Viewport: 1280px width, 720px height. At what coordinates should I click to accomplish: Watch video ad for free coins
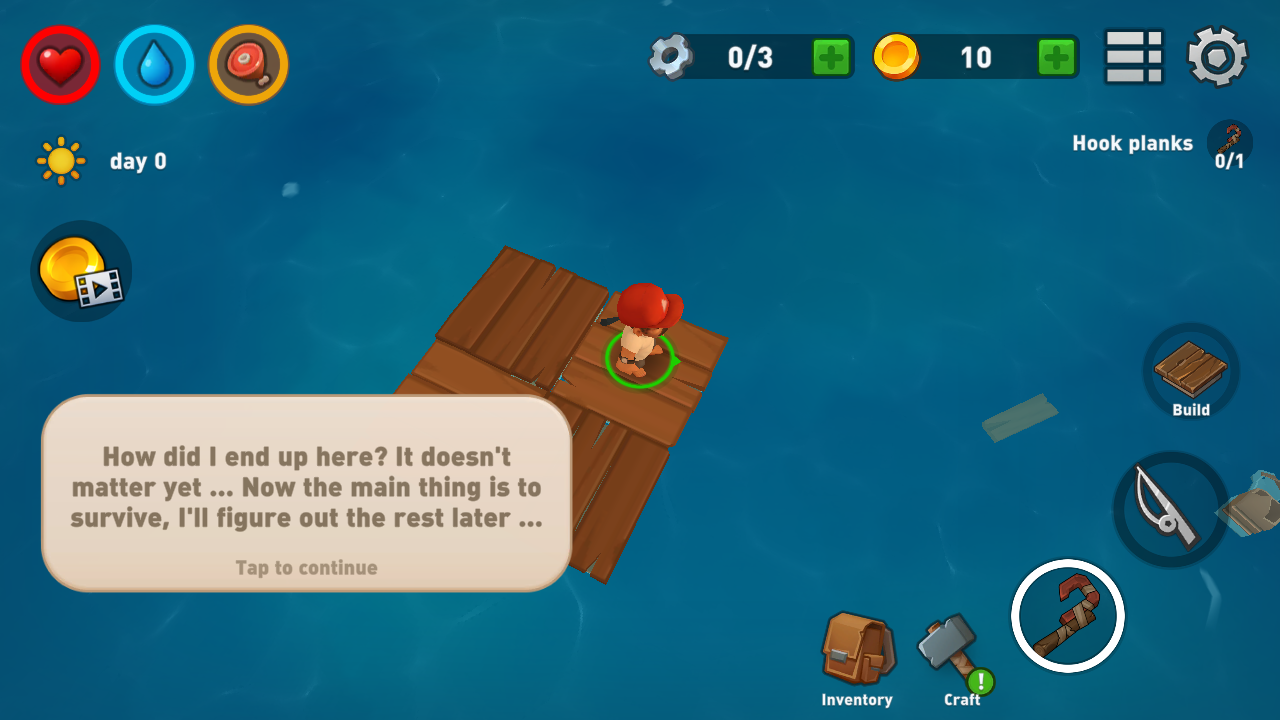point(81,271)
